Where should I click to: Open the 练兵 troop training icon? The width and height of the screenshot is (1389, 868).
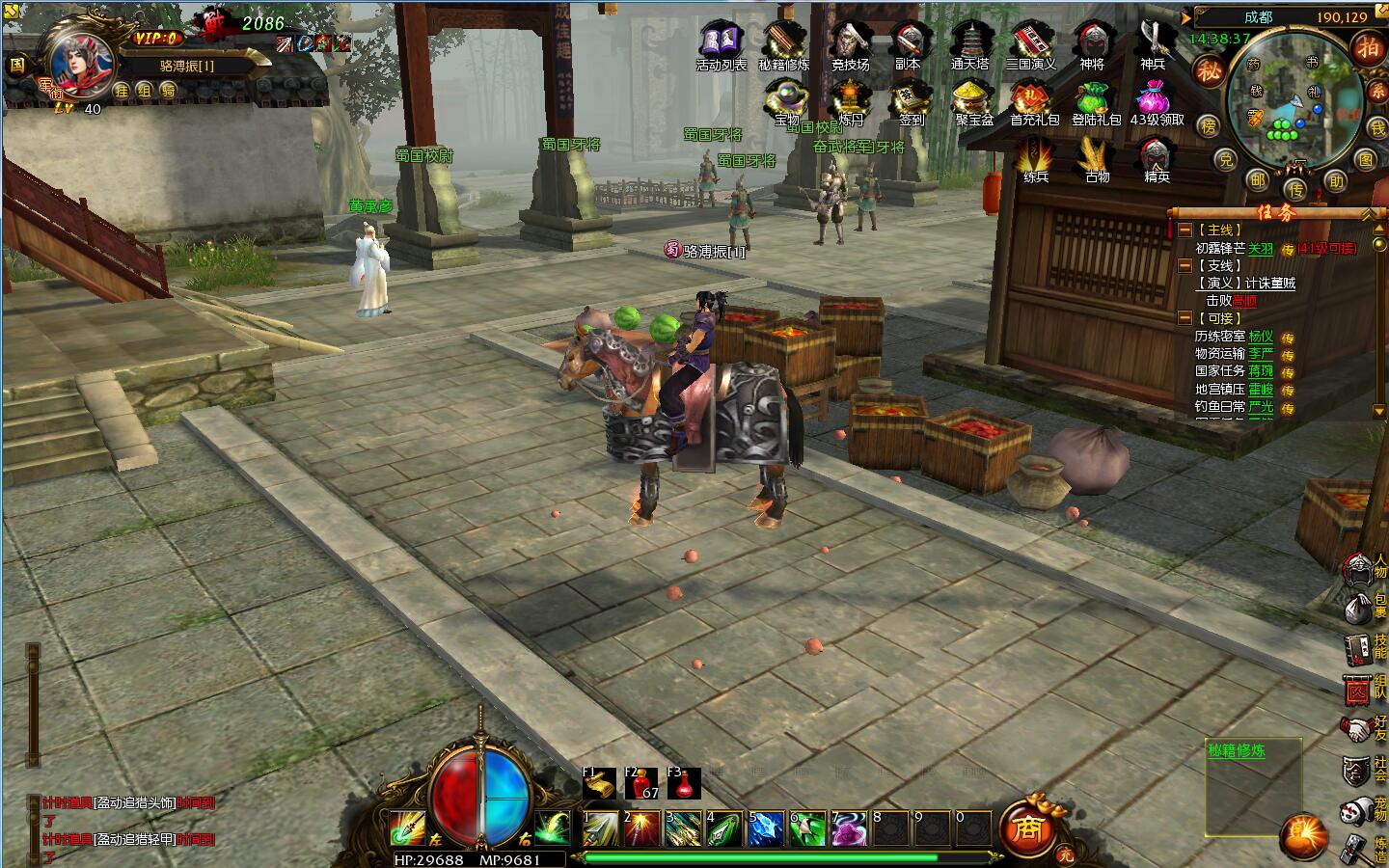coord(1036,157)
